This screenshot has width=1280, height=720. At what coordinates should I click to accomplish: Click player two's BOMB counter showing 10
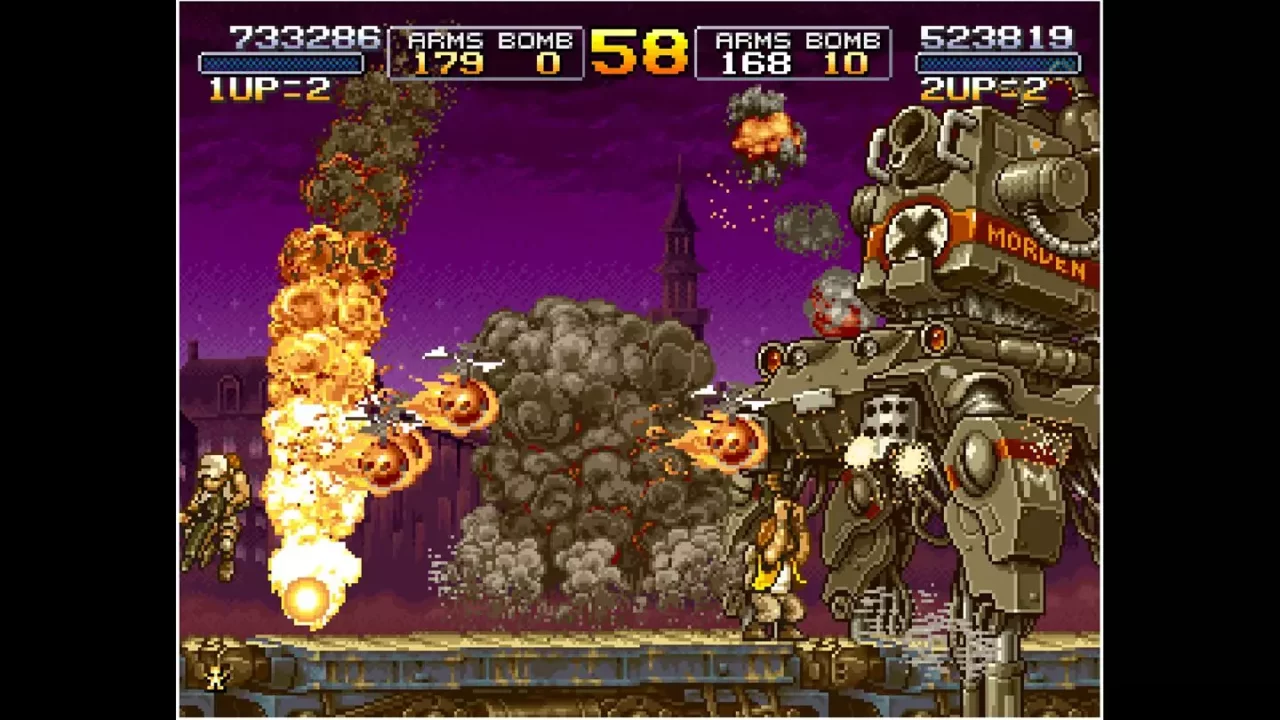click(x=849, y=65)
